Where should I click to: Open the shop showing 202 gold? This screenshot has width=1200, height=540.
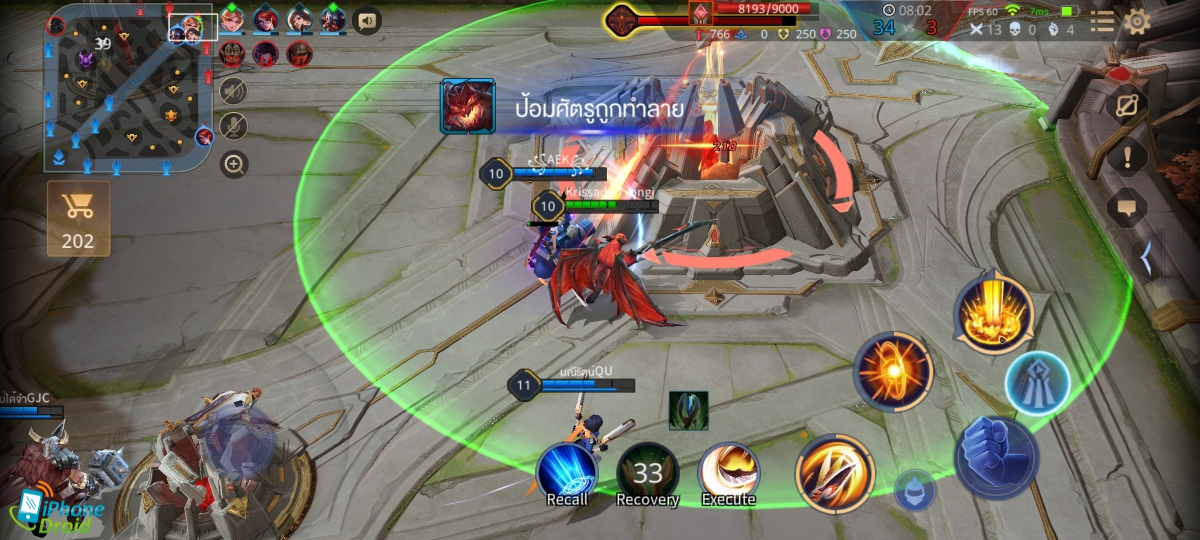77,218
